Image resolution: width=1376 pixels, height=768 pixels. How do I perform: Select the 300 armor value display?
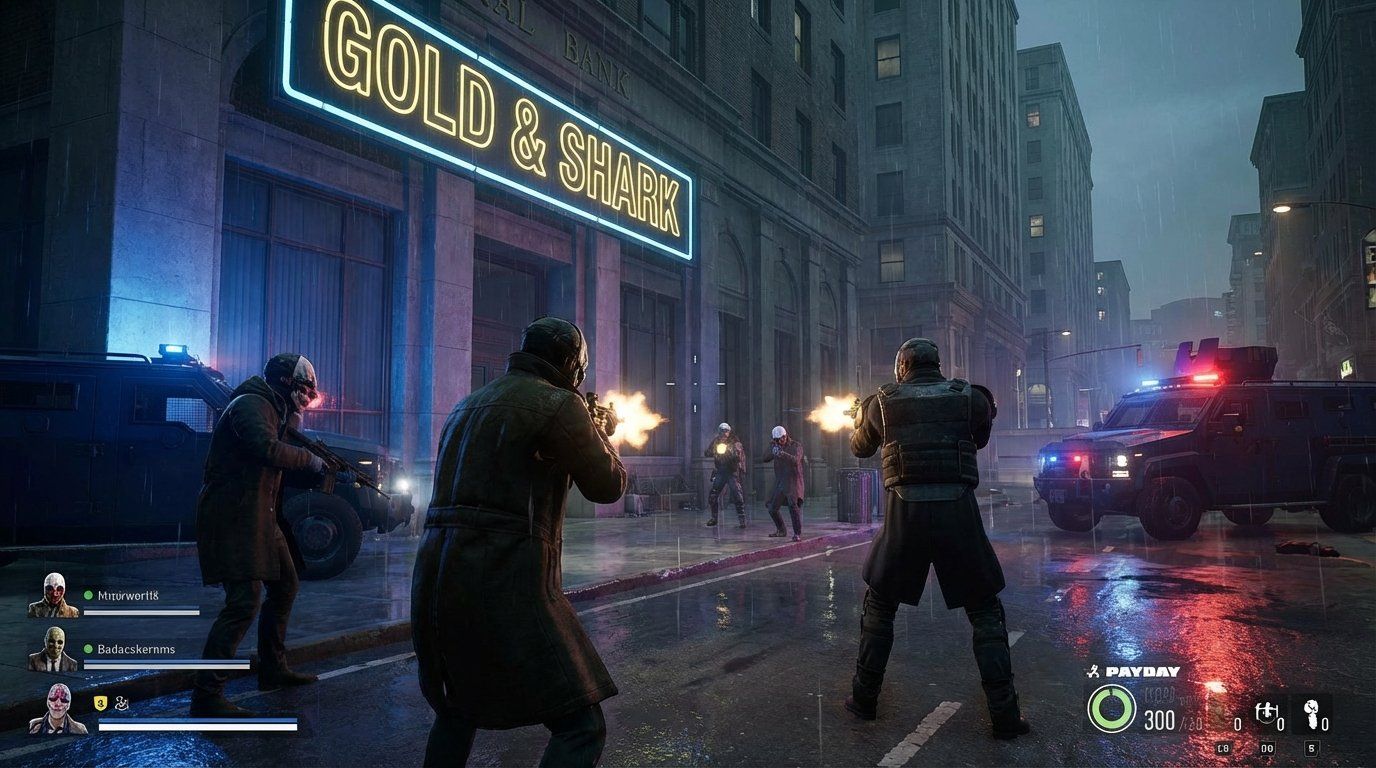coord(1160,720)
